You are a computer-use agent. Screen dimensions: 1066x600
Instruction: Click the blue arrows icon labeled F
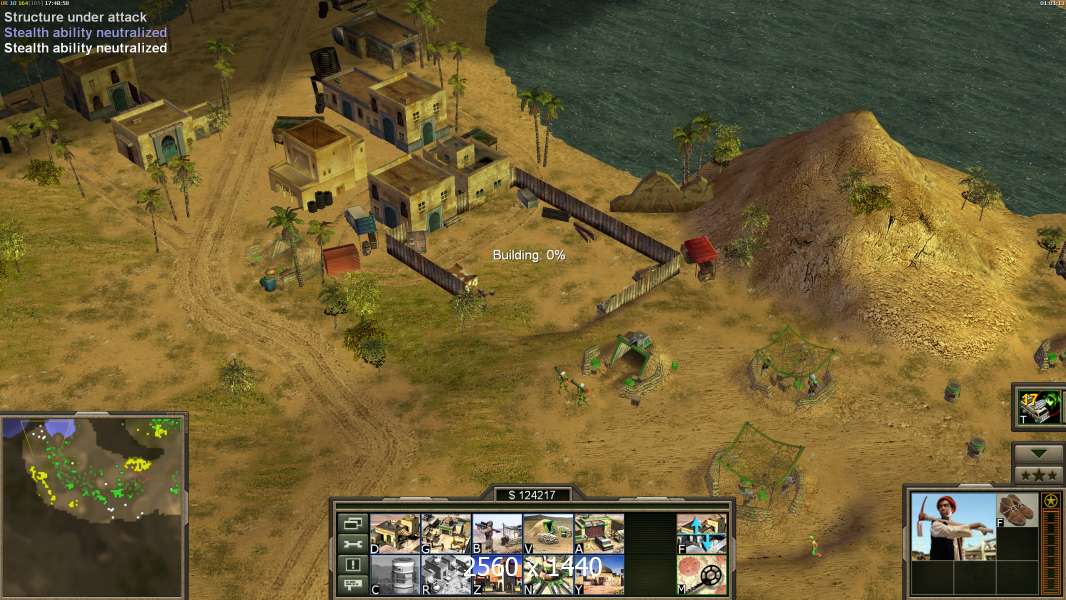[x=701, y=533]
